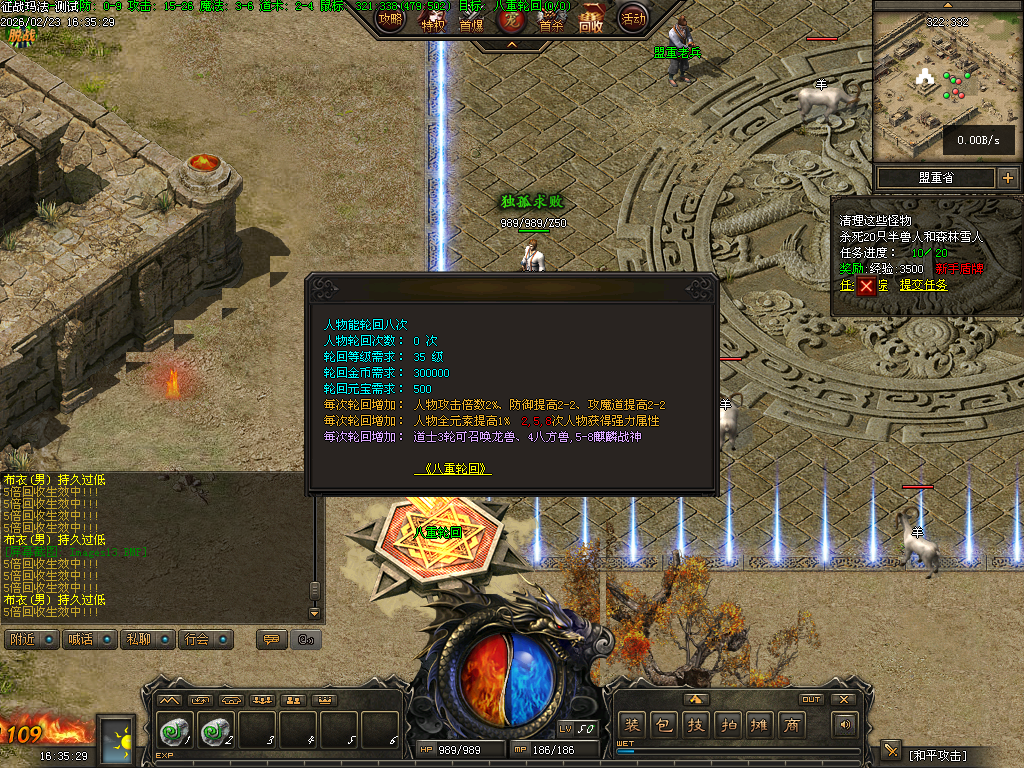Open the 特权 privilege menu
1024x768 pixels.
[432, 20]
